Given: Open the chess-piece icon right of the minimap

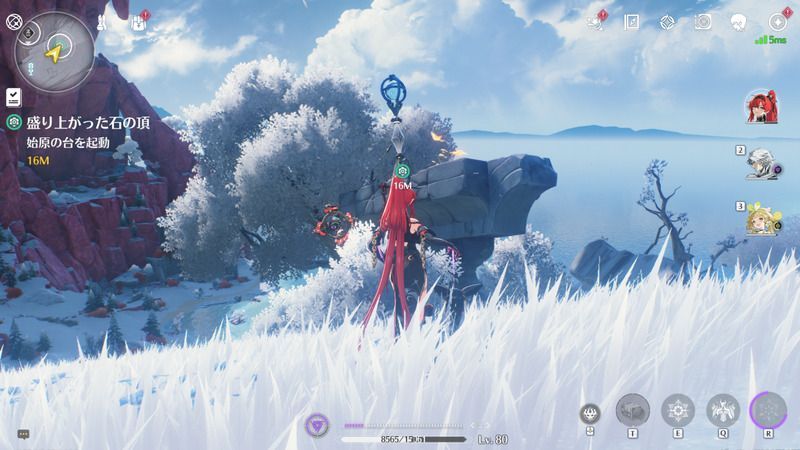Looking at the screenshot, I should 103,21.
